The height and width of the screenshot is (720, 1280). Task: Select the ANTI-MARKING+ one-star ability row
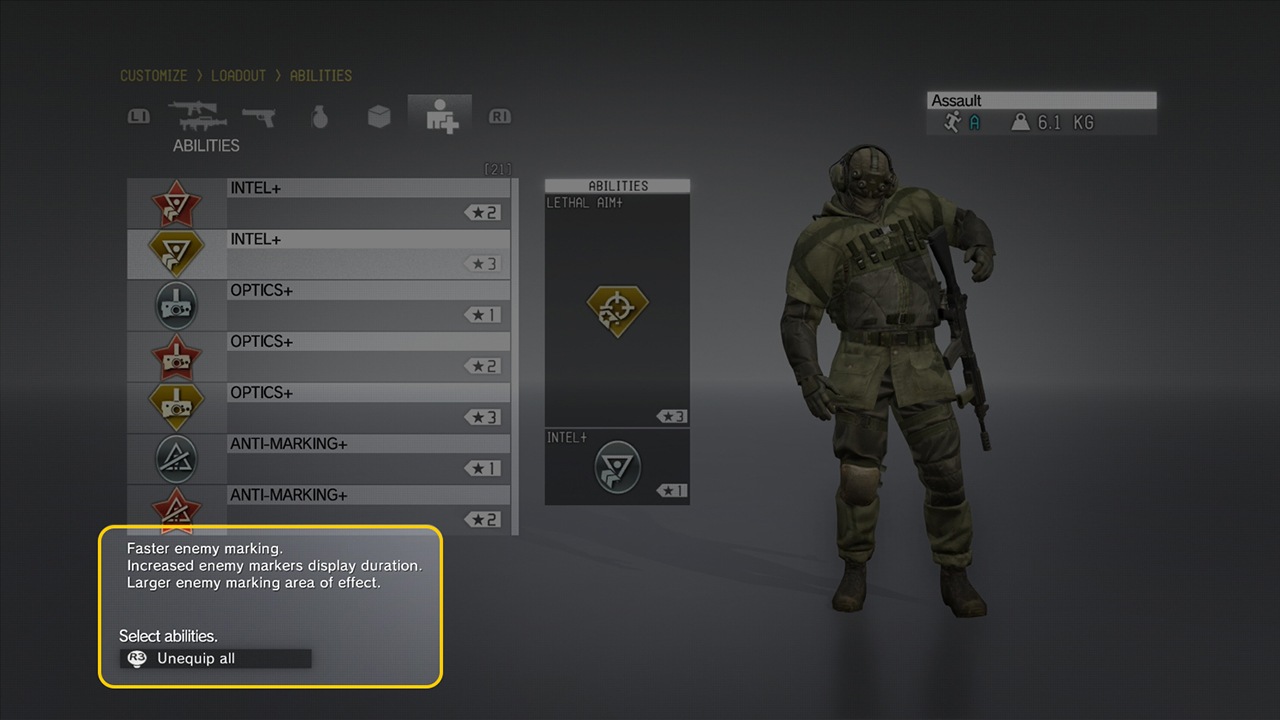tap(318, 458)
